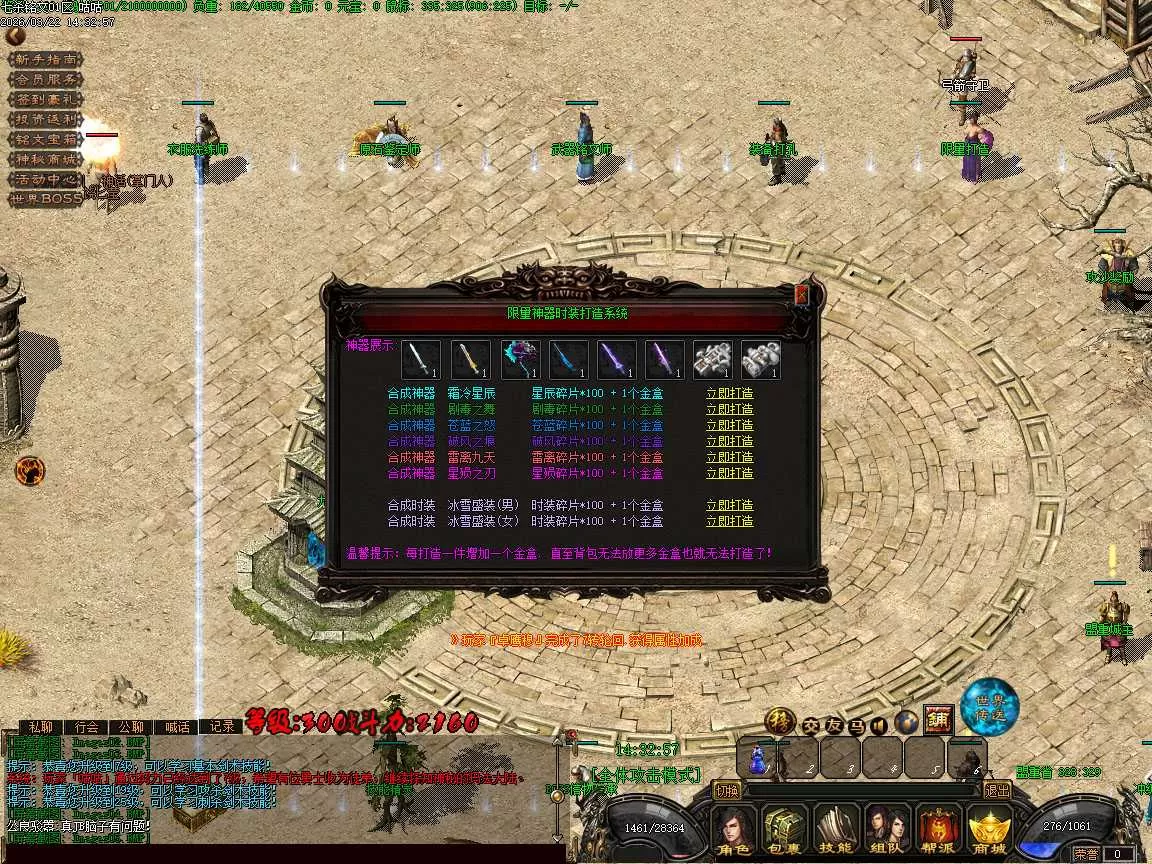Activate the 世界传送 teleport orb
1152x864 pixels.
(988, 704)
